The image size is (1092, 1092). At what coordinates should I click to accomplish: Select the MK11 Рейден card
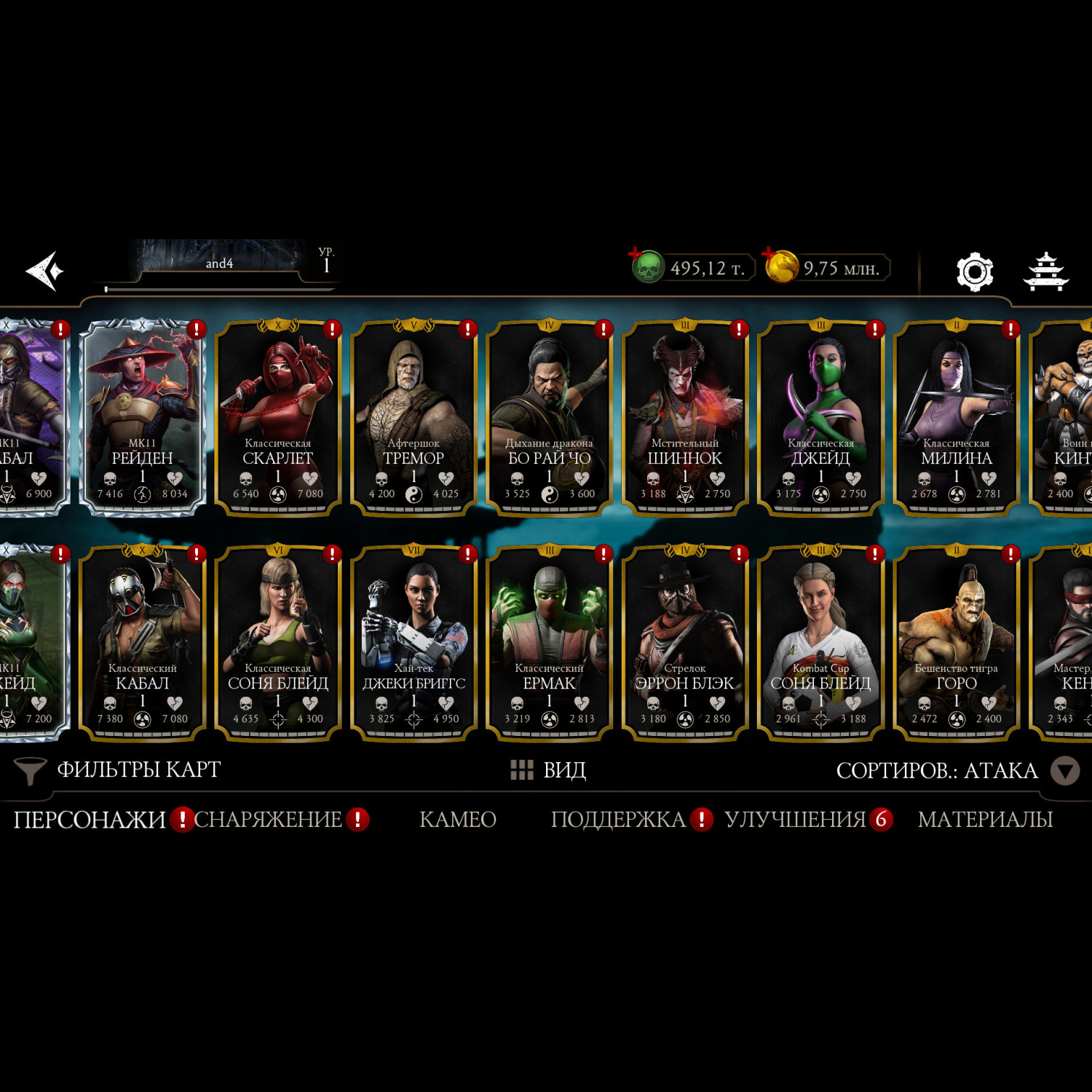(x=143, y=417)
